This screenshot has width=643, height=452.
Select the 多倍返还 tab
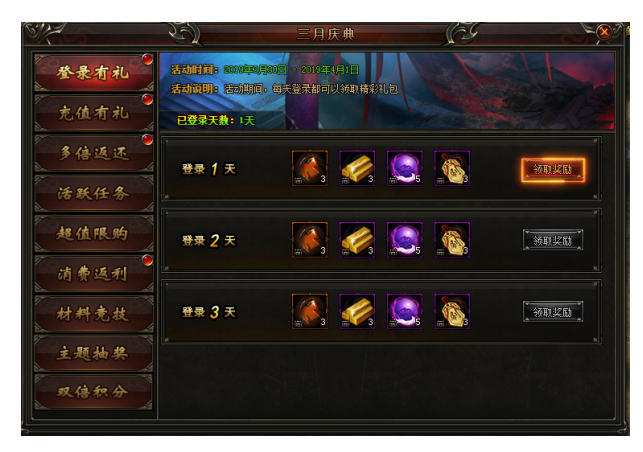93,152
